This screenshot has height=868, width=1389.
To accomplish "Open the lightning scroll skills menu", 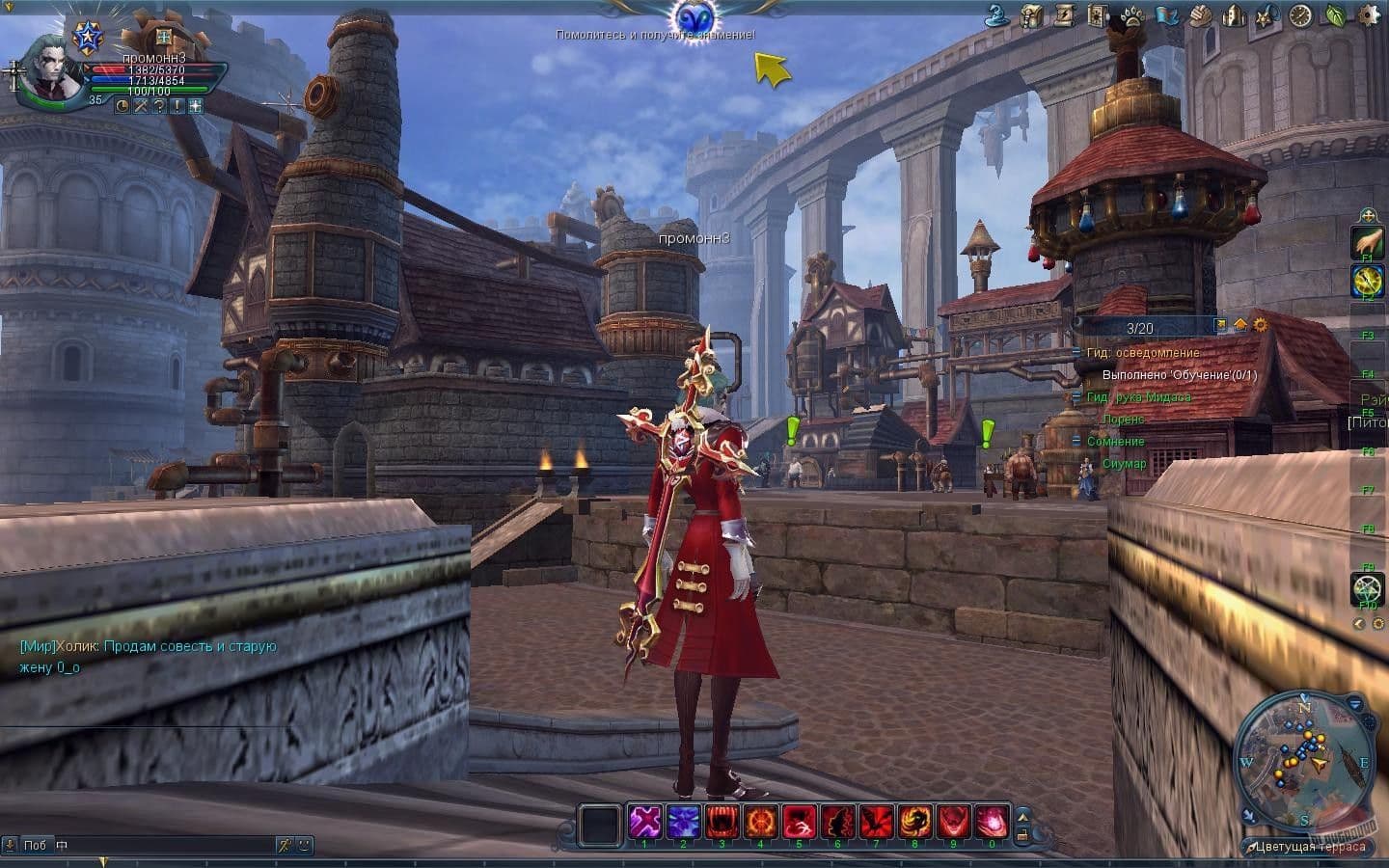I will pos(1066,15).
